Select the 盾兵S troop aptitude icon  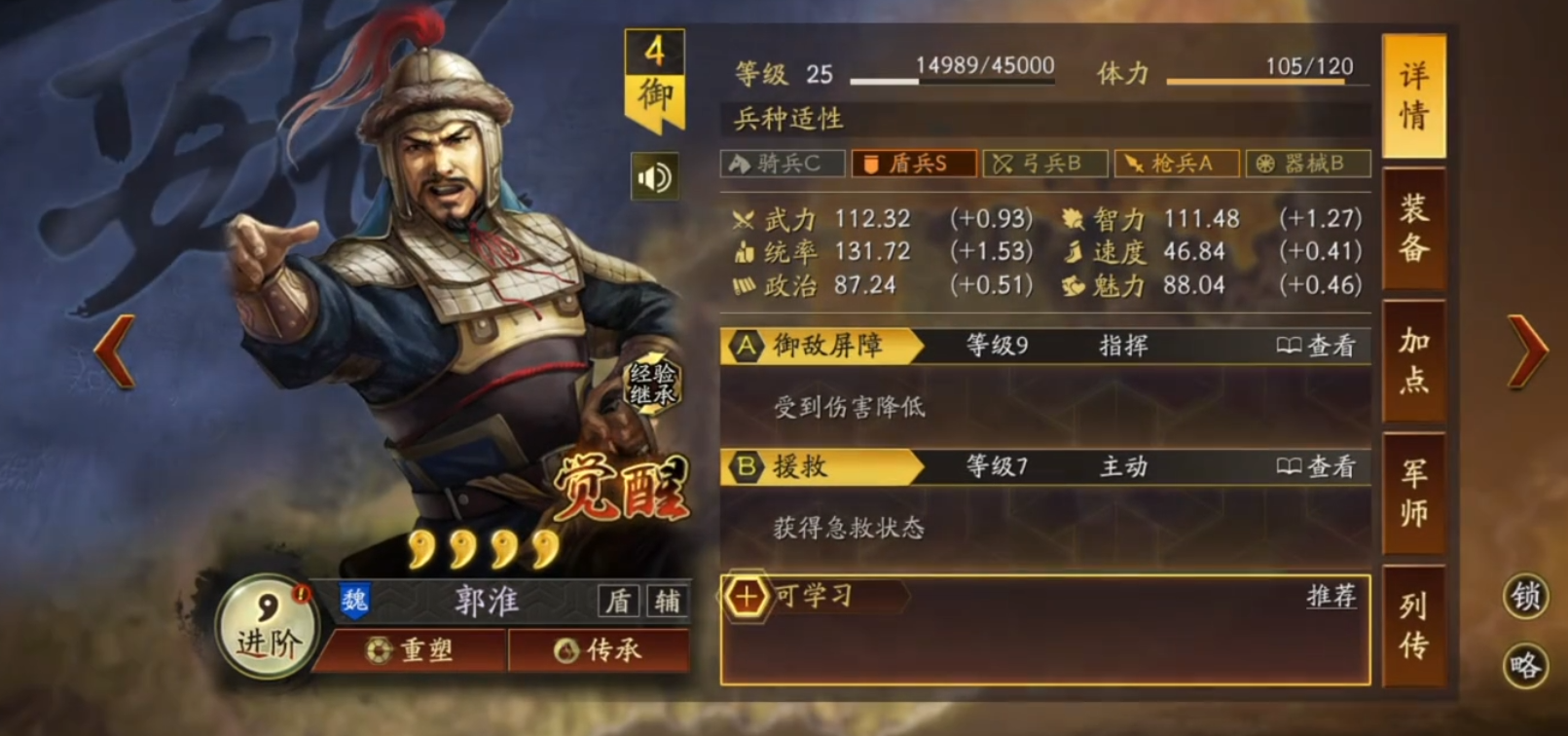pos(913,164)
